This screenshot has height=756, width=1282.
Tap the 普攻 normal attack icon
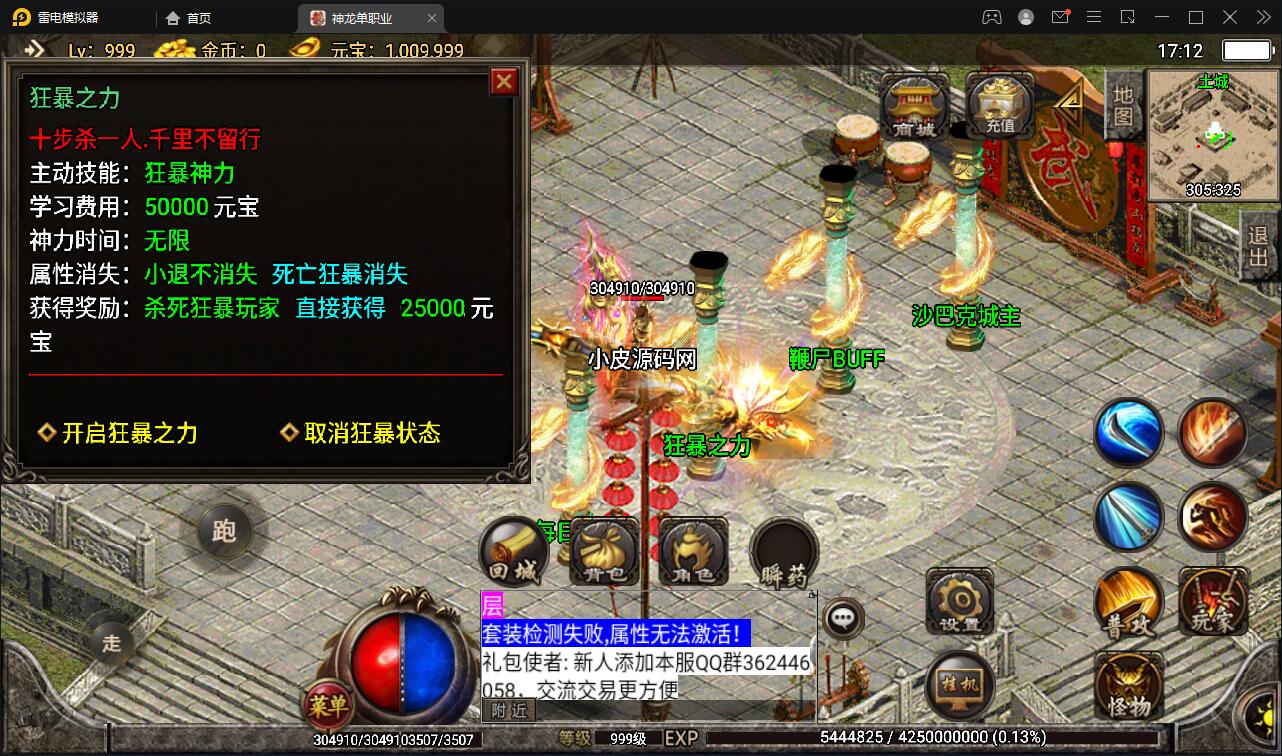point(1128,602)
